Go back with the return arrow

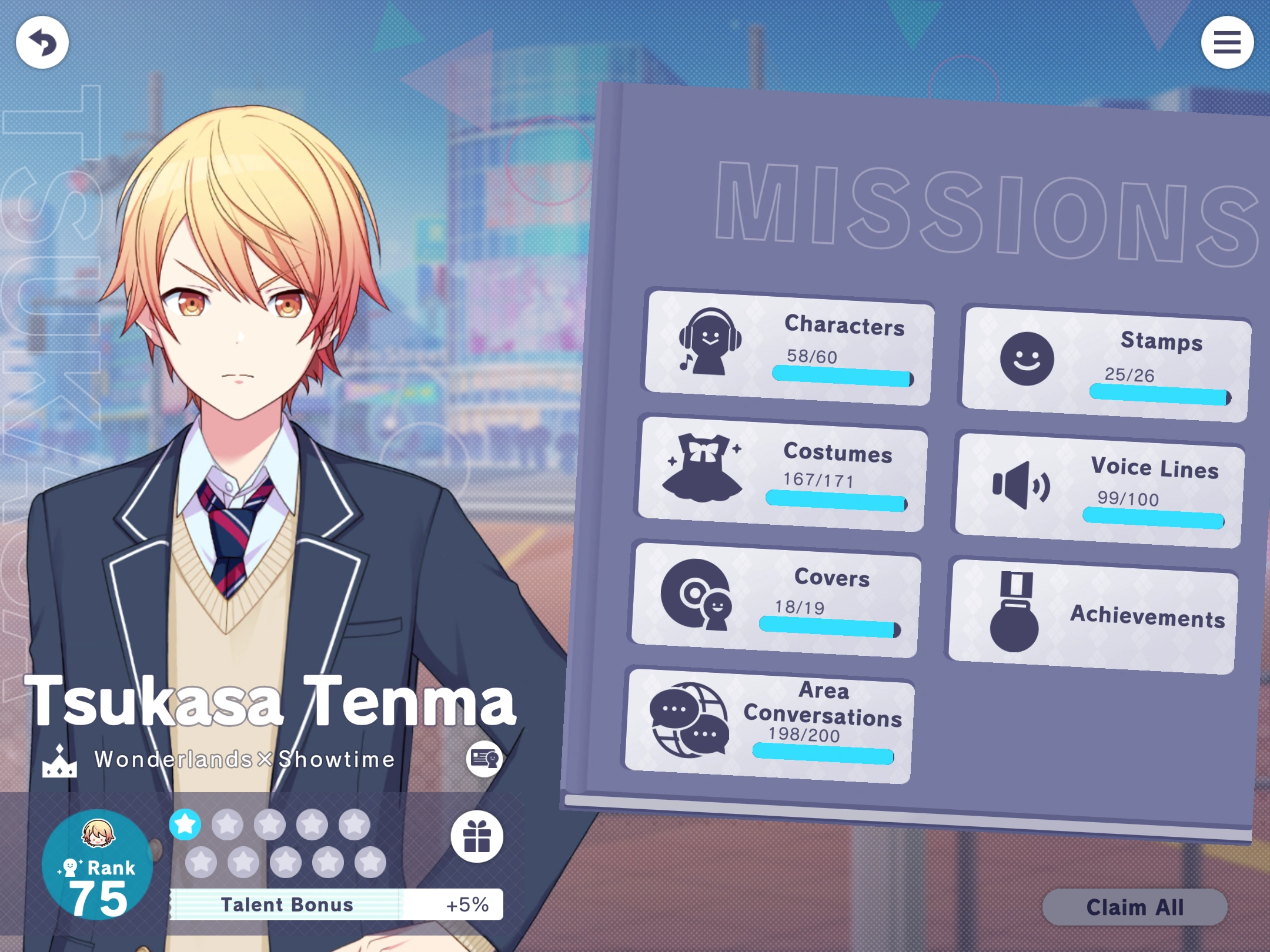tap(43, 42)
